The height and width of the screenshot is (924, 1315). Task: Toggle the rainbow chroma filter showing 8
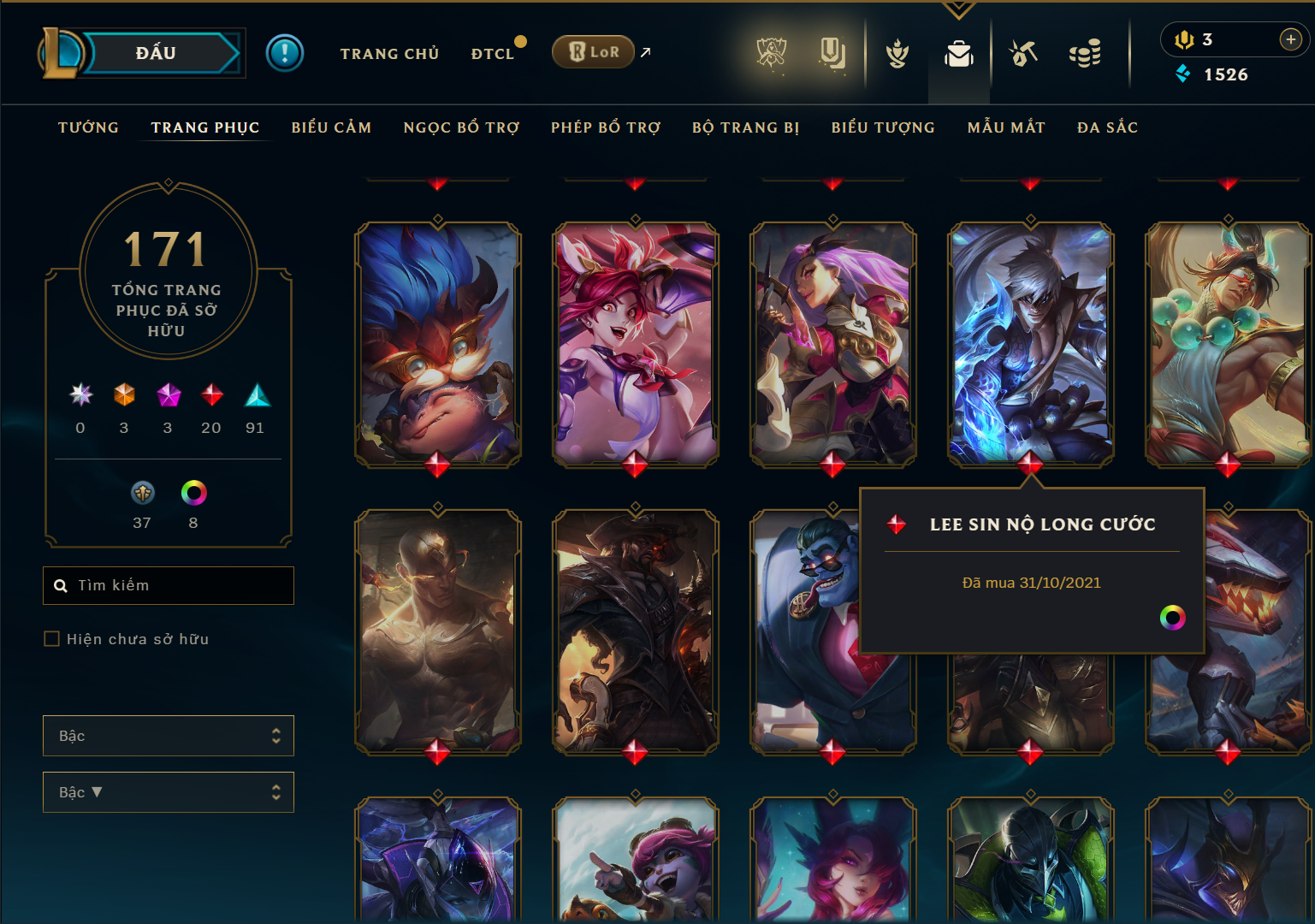193,493
